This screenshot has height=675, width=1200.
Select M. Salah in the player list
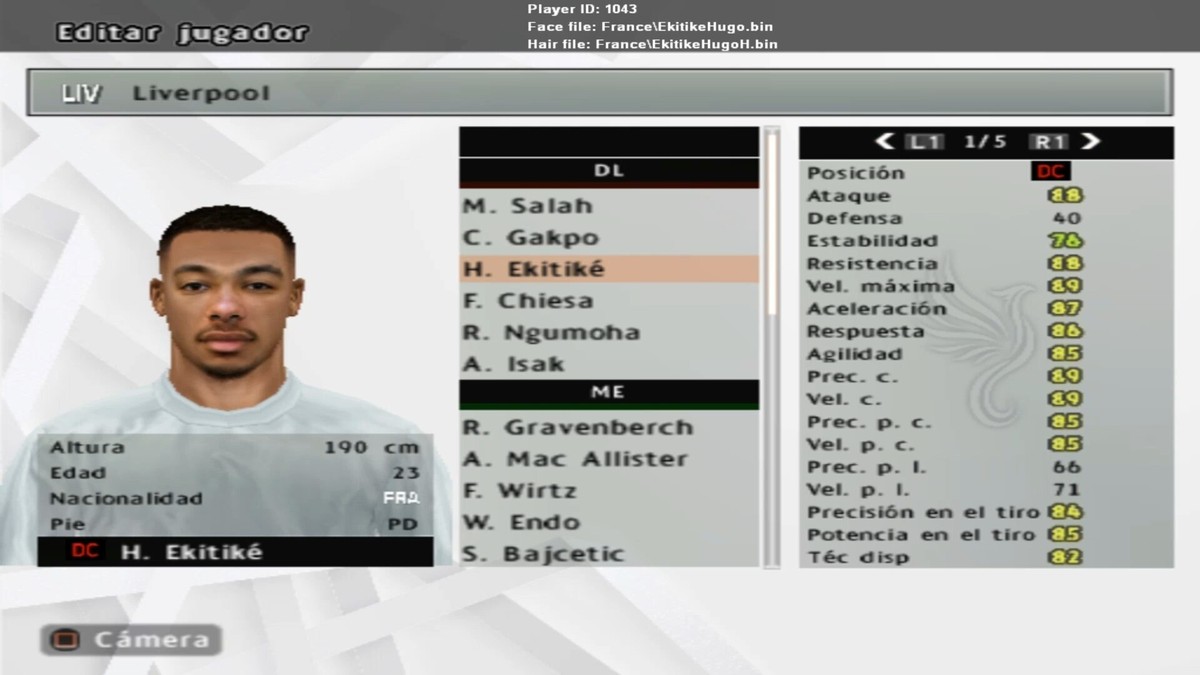click(527, 206)
